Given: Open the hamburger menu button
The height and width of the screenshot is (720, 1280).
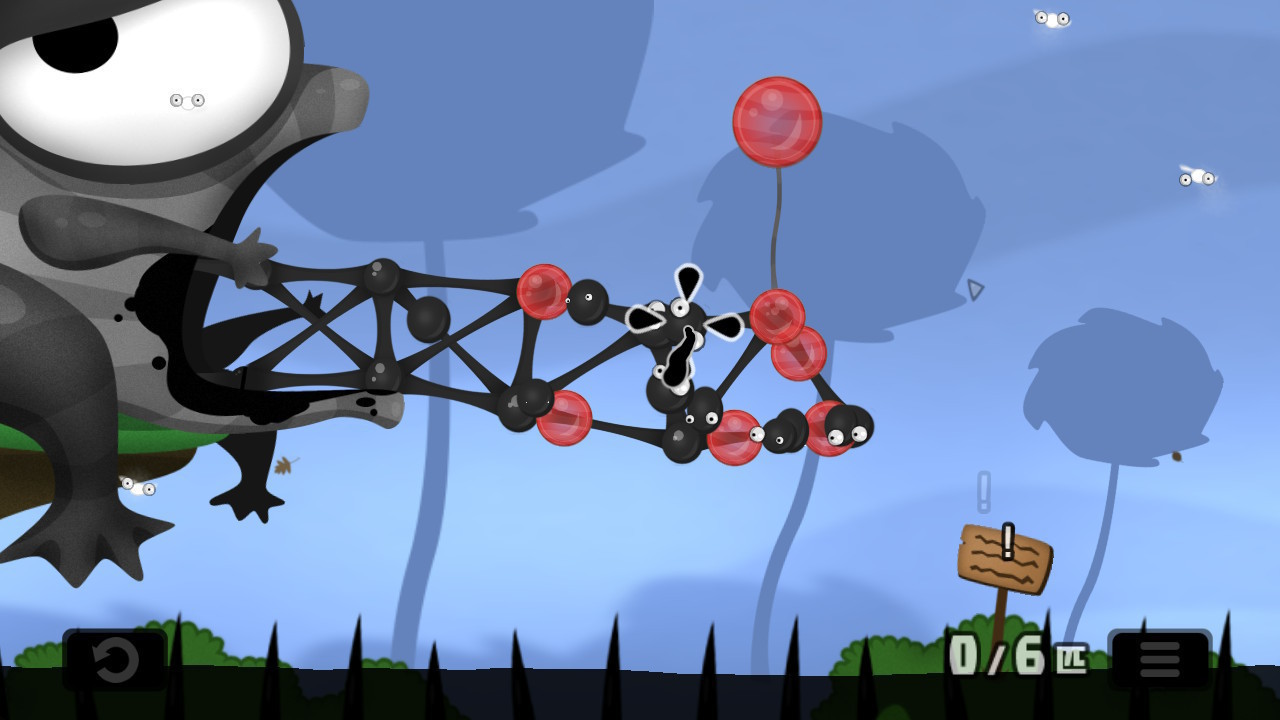Looking at the screenshot, I should (x=1160, y=659).
